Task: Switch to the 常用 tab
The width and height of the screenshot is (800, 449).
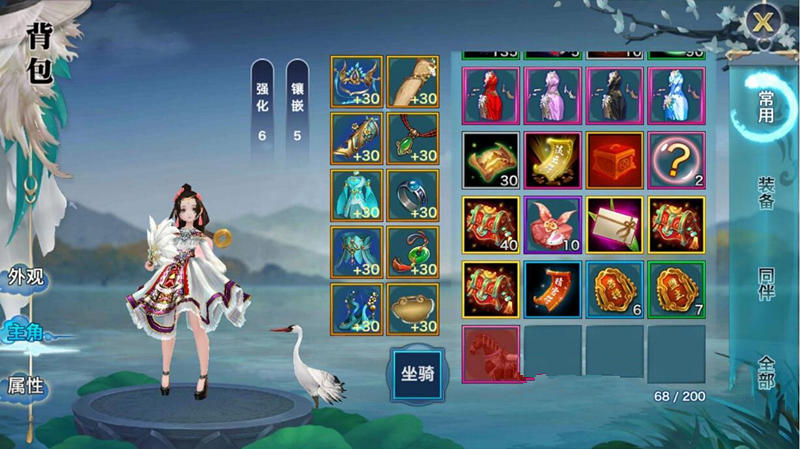Action: tap(765, 103)
